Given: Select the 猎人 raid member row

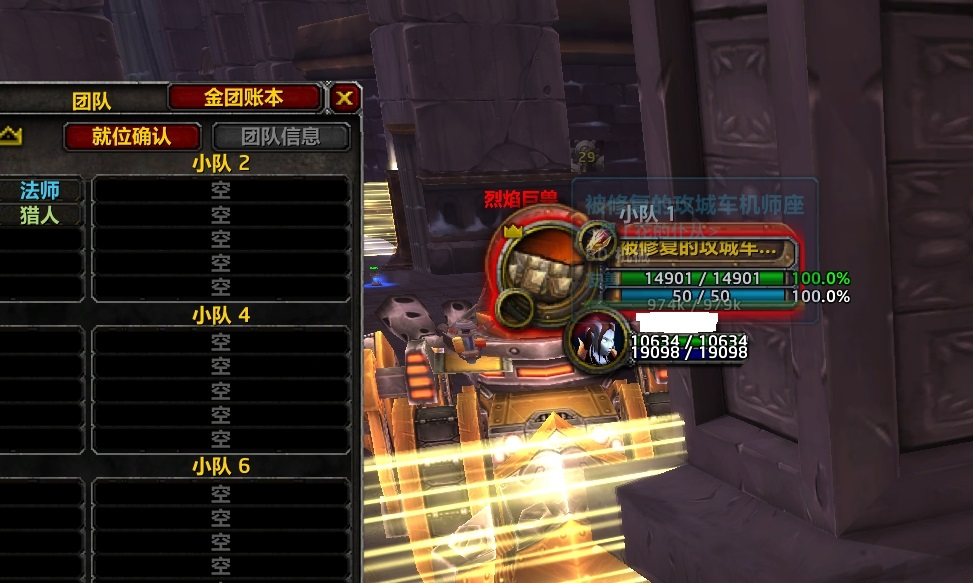Looking at the screenshot, I should (x=41, y=214).
